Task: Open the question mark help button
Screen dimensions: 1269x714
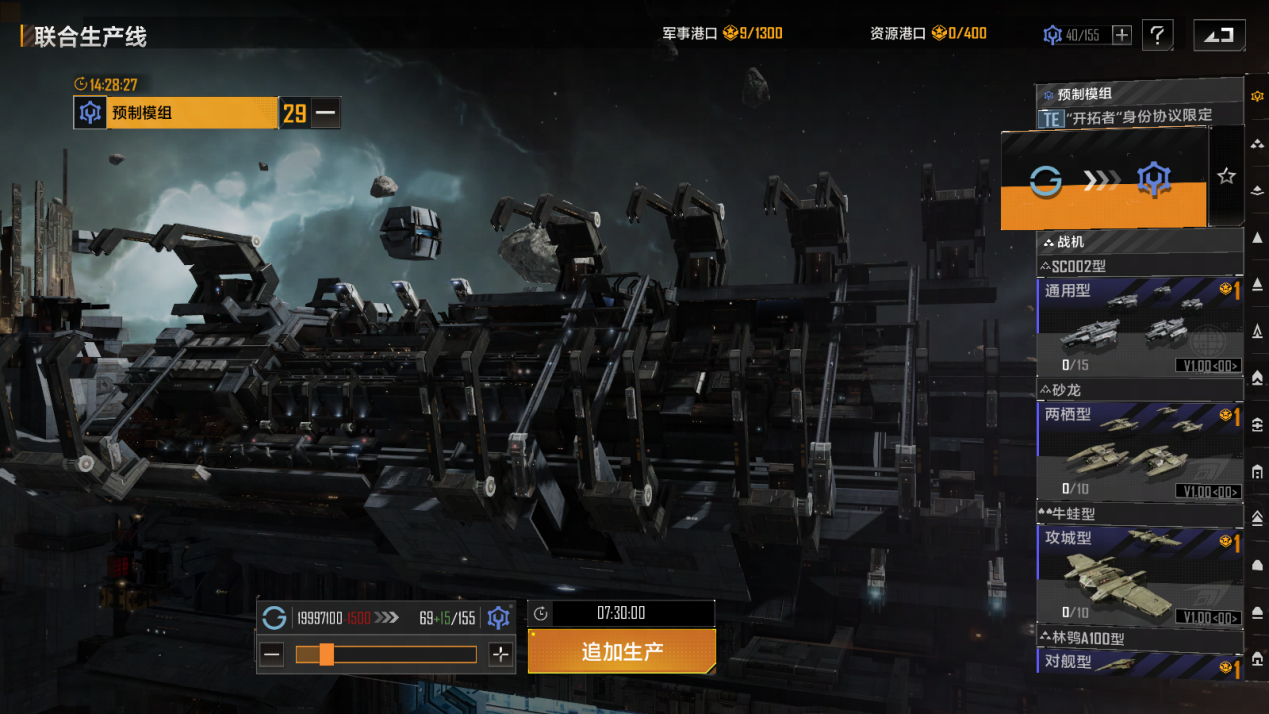Action: 1157,35
